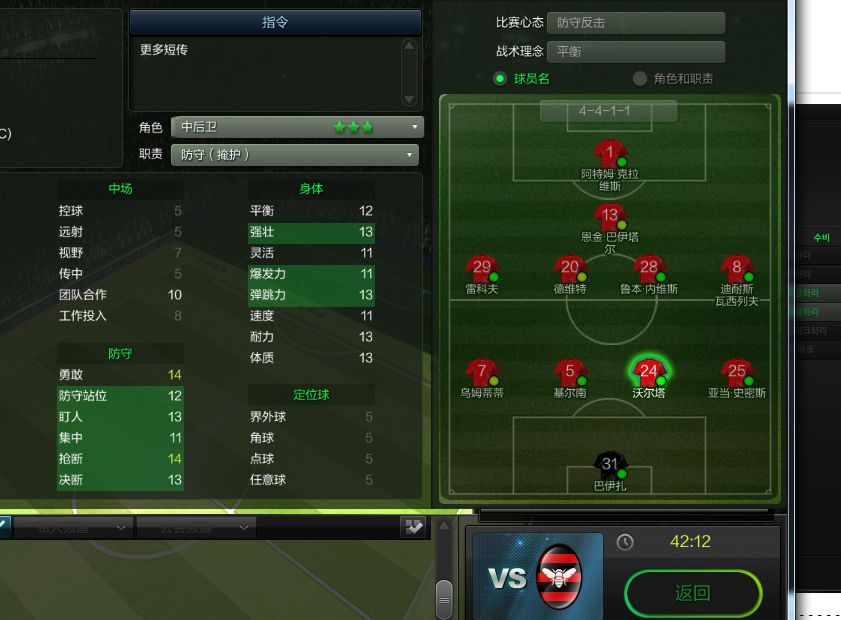Pick defender number 25 亚当·史密斯

pos(738,374)
